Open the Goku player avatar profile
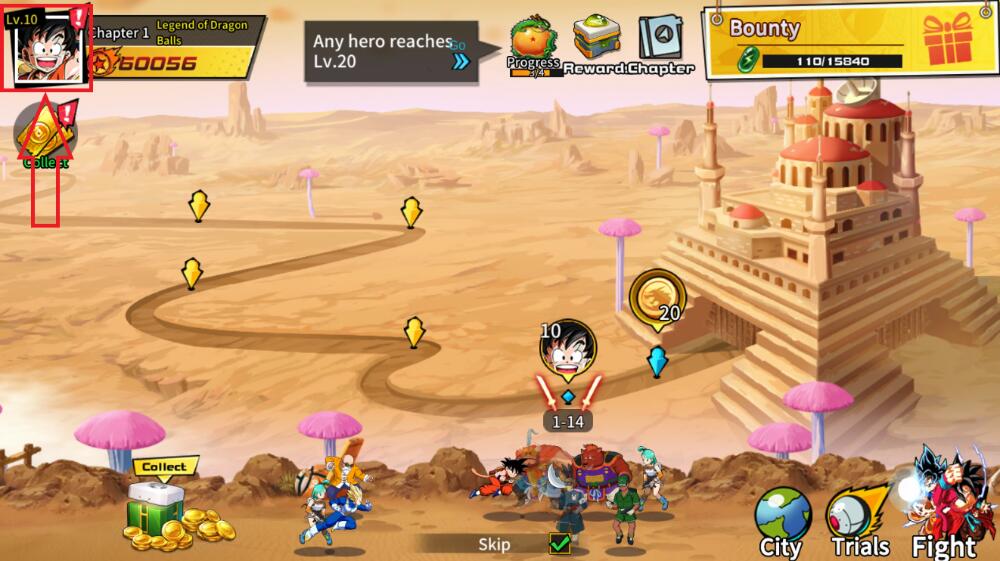This screenshot has width=1000, height=561. tap(47, 48)
